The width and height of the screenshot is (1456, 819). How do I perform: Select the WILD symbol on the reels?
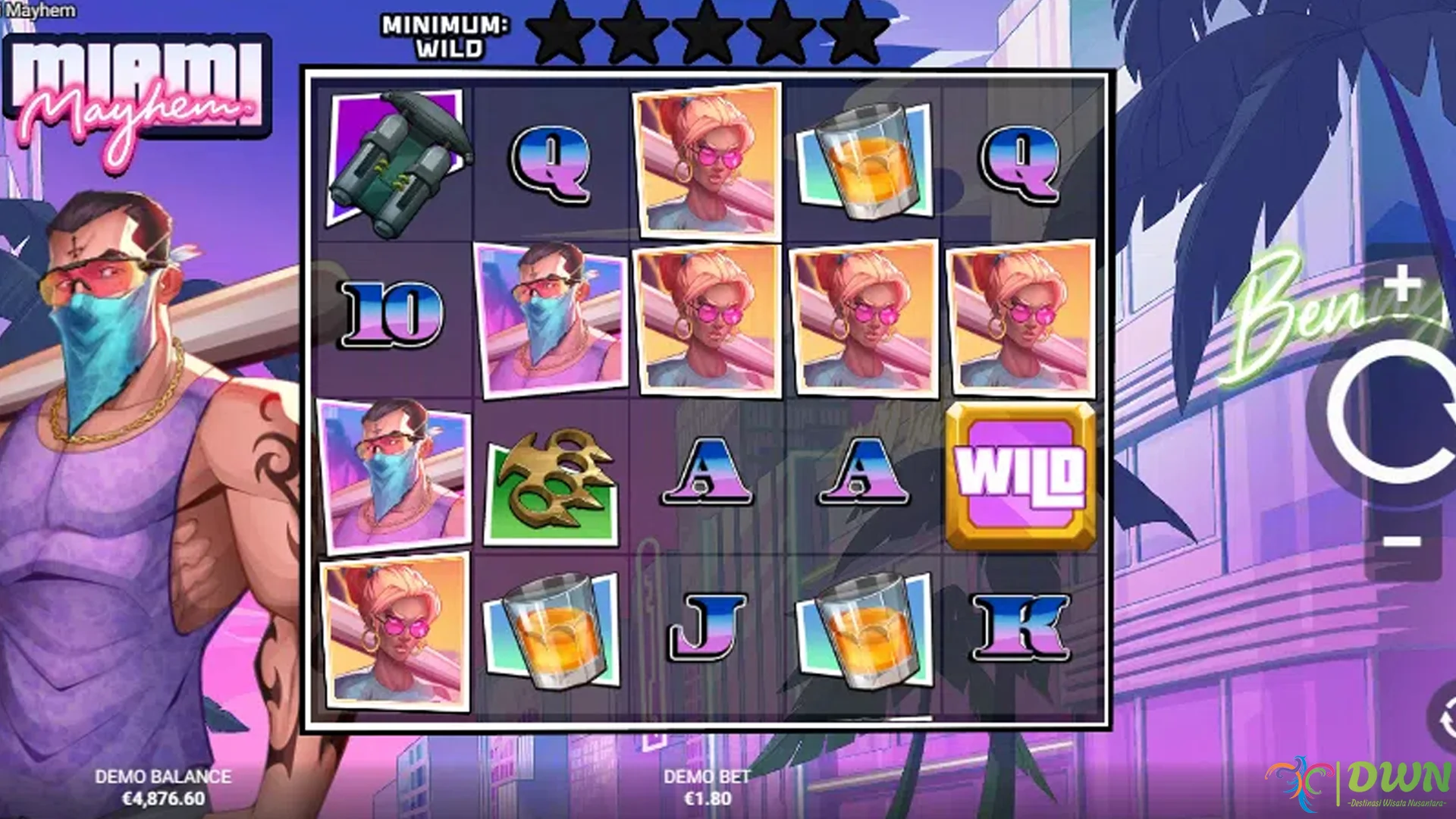(1019, 476)
